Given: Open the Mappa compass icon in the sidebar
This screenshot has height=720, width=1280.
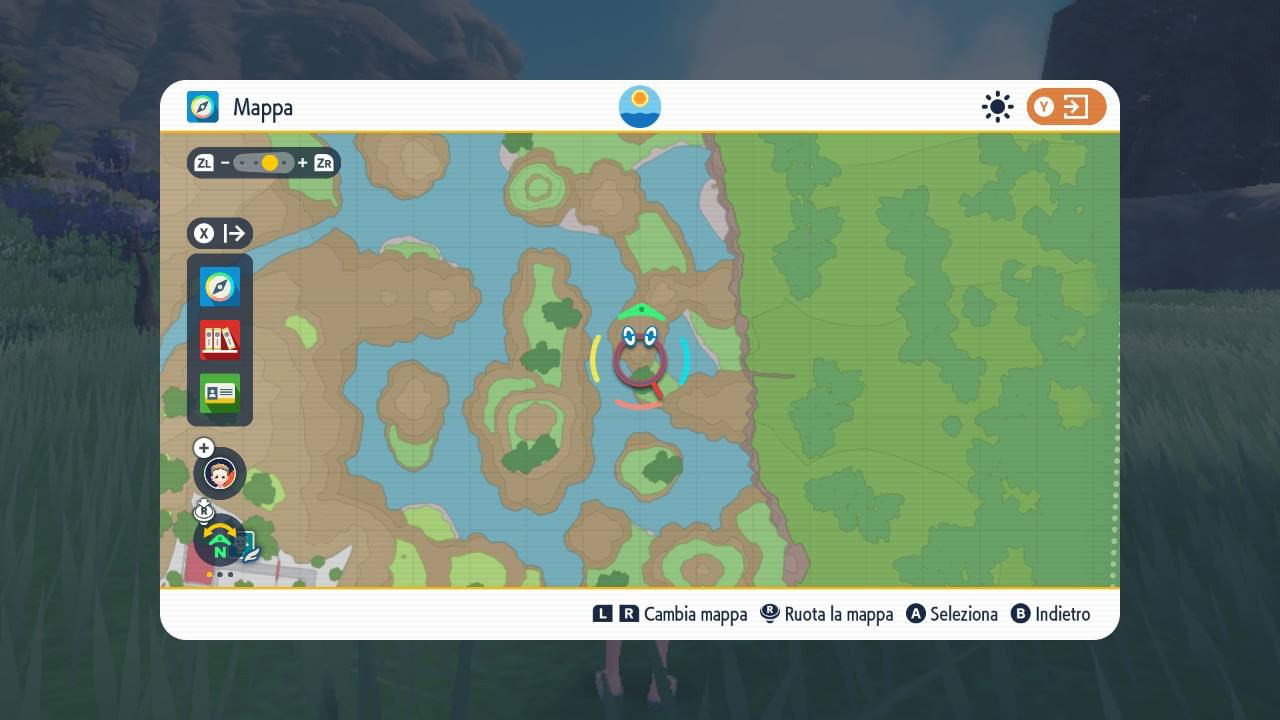Looking at the screenshot, I should click(x=219, y=287).
